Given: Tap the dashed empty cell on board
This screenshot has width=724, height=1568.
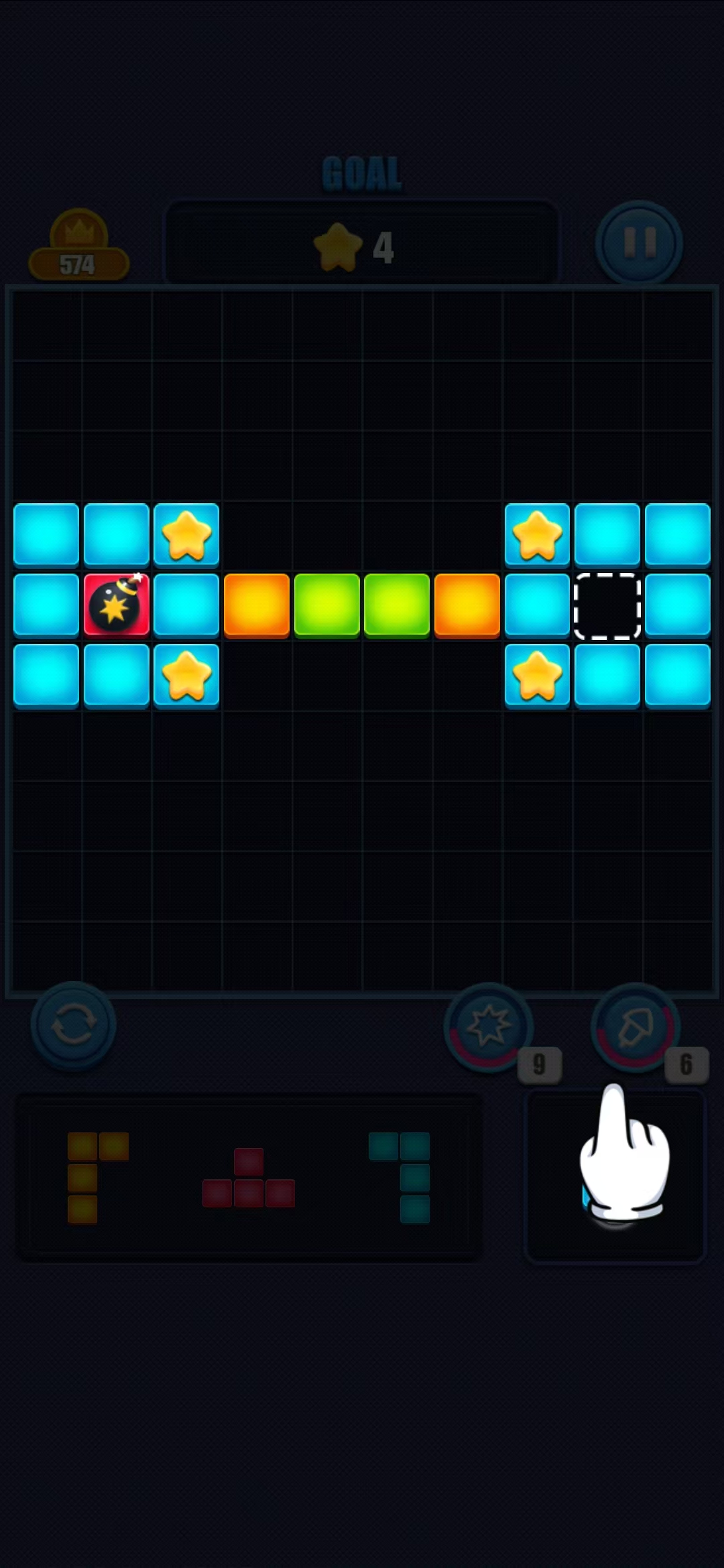Looking at the screenshot, I should [x=607, y=606].
